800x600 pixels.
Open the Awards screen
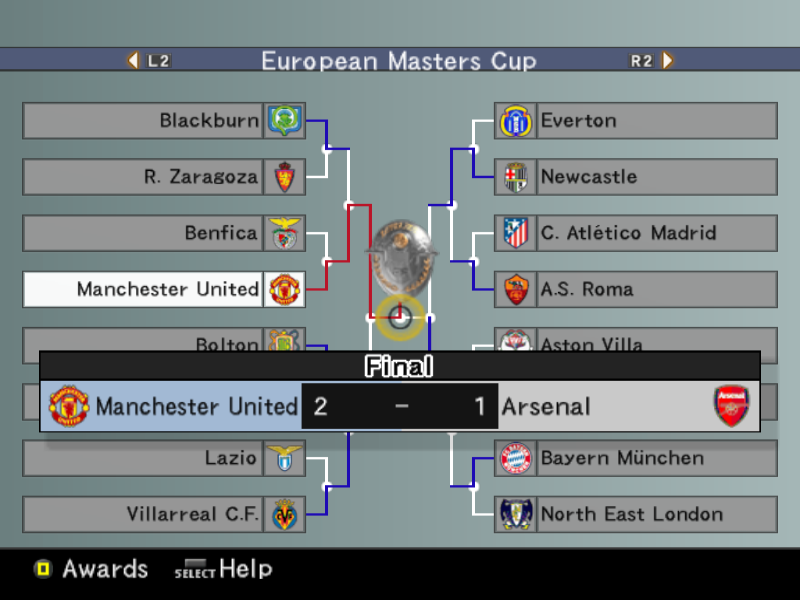[92, 569]
